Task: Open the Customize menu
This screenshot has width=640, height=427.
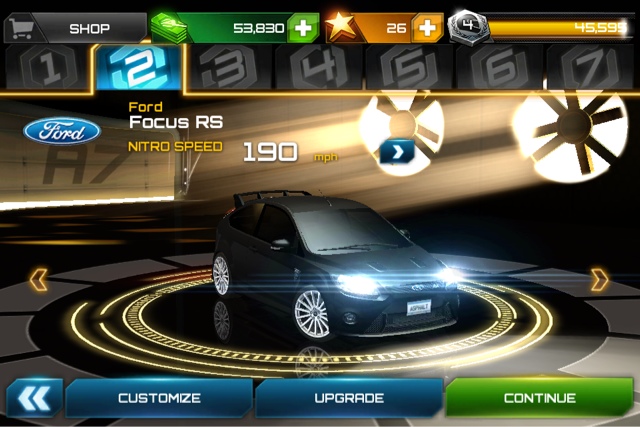Action: click(159, 398)
